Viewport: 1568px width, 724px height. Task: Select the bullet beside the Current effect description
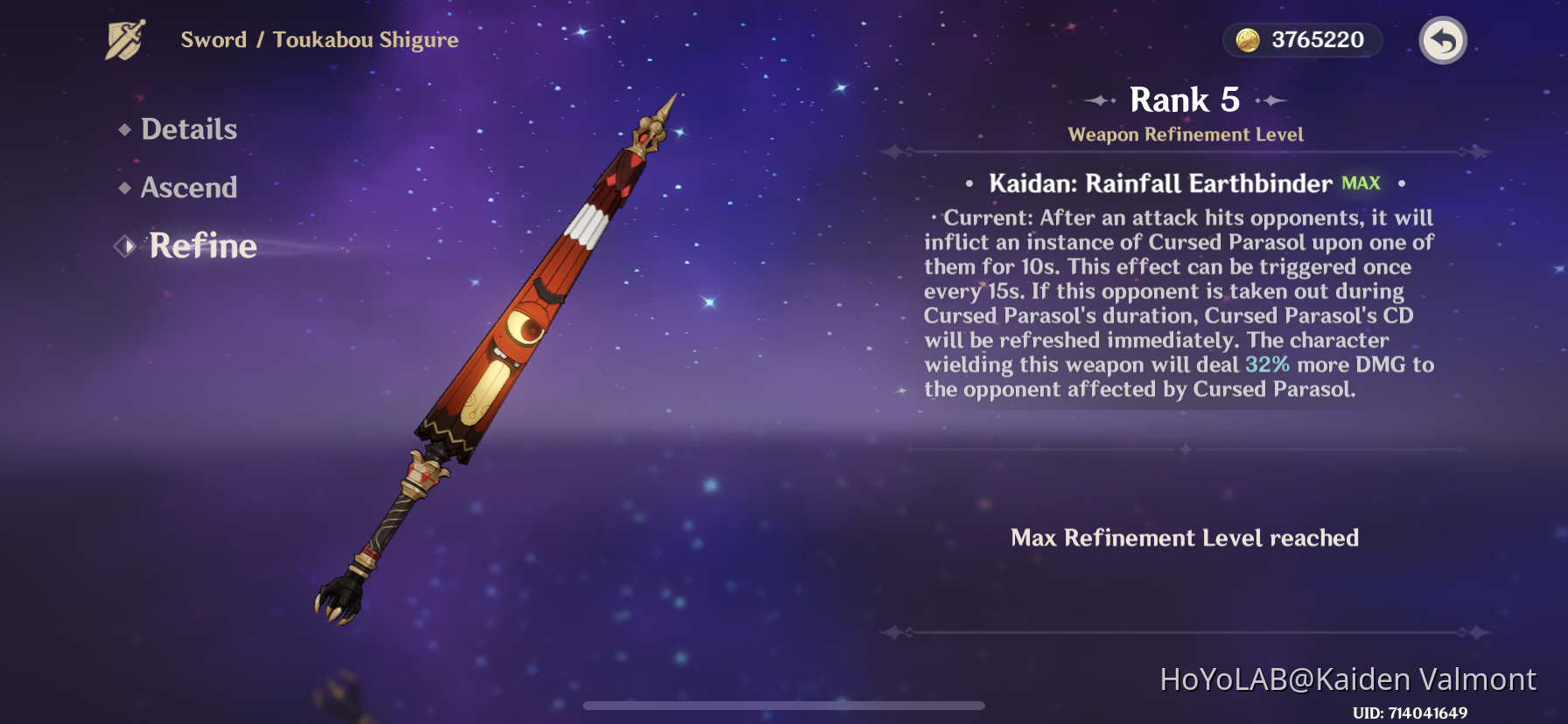pos(936,219)
